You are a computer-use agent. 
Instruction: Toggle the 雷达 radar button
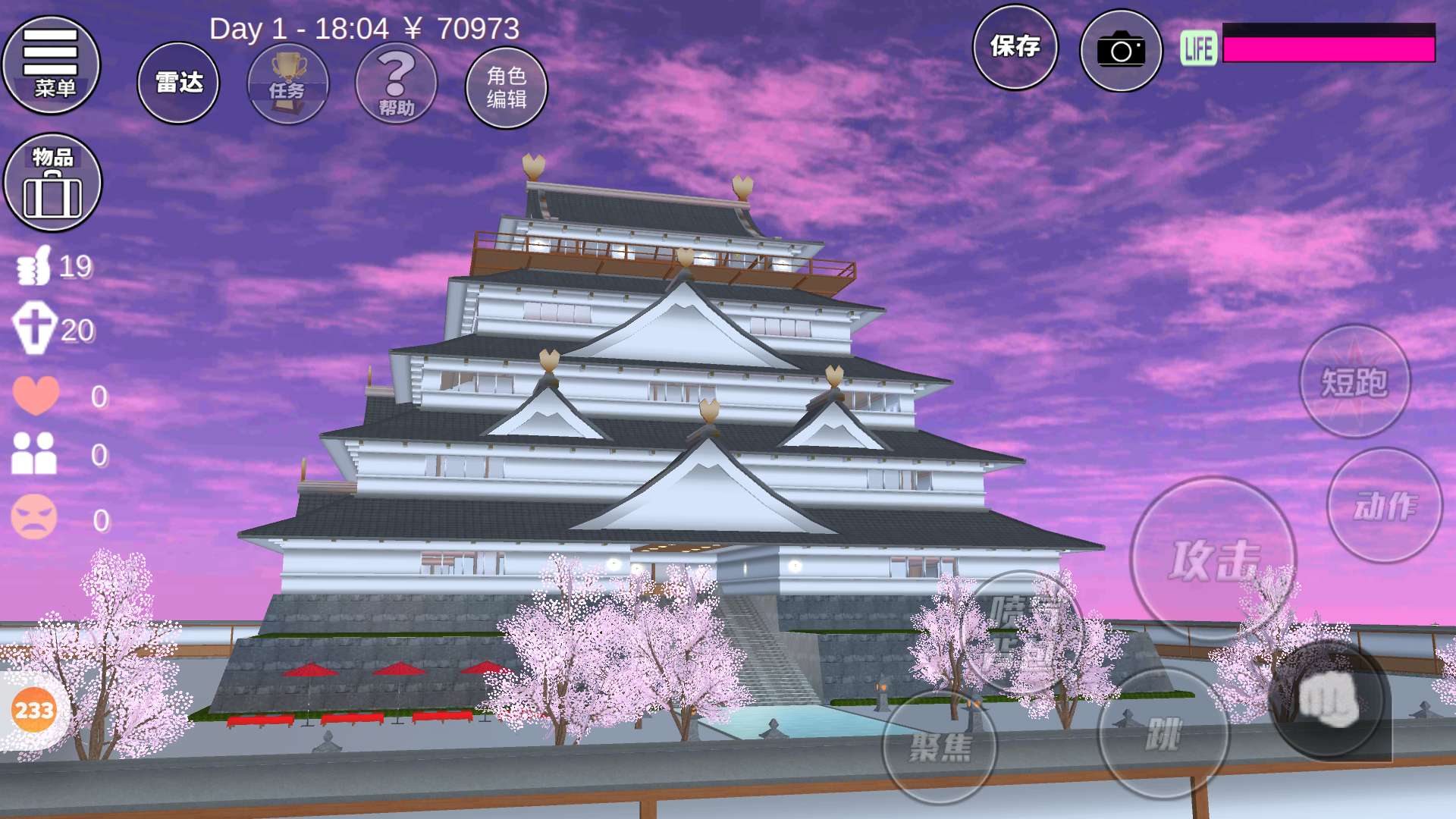[x=178, y=83]
